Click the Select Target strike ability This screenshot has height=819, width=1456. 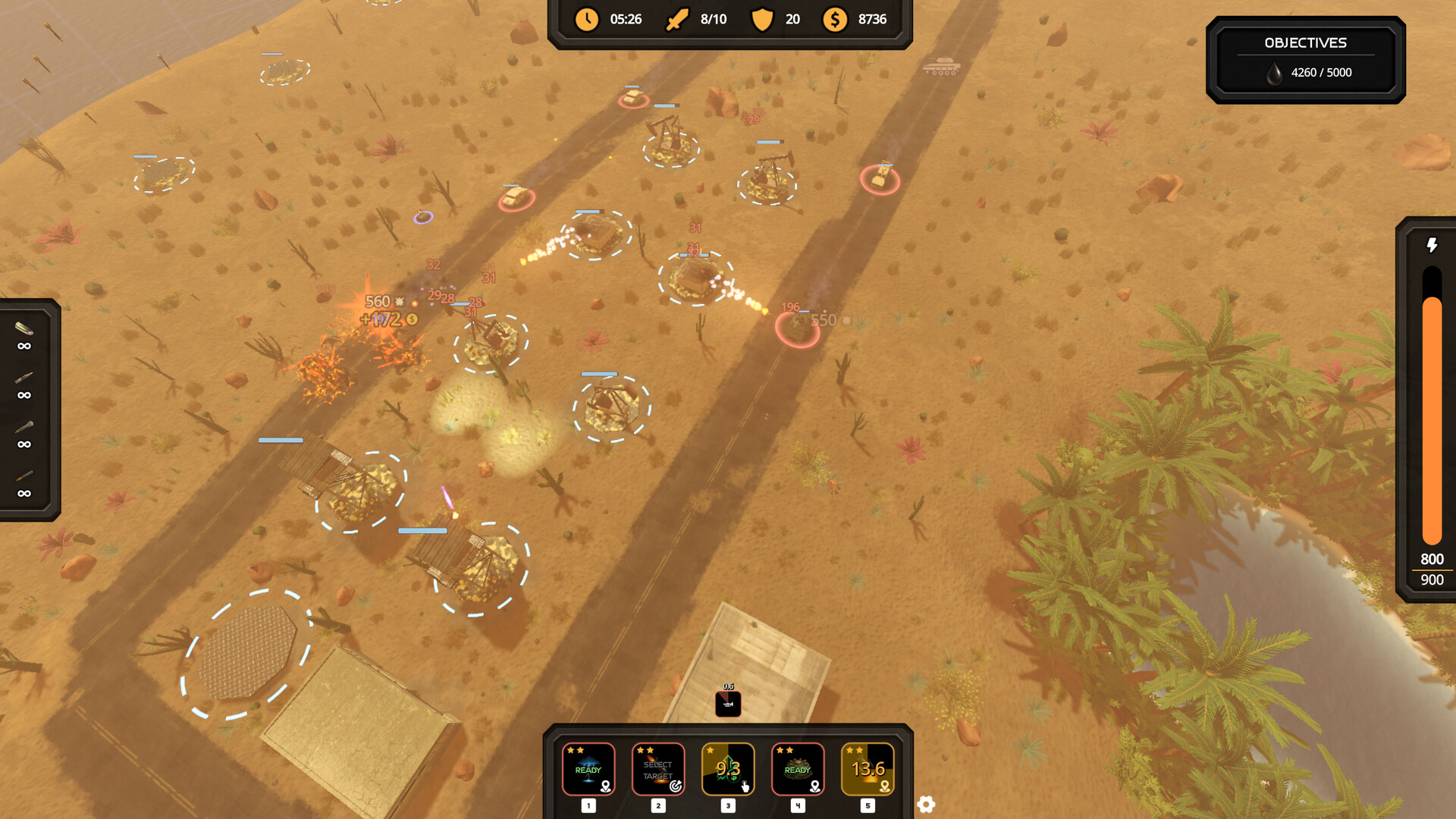(658, 769)
